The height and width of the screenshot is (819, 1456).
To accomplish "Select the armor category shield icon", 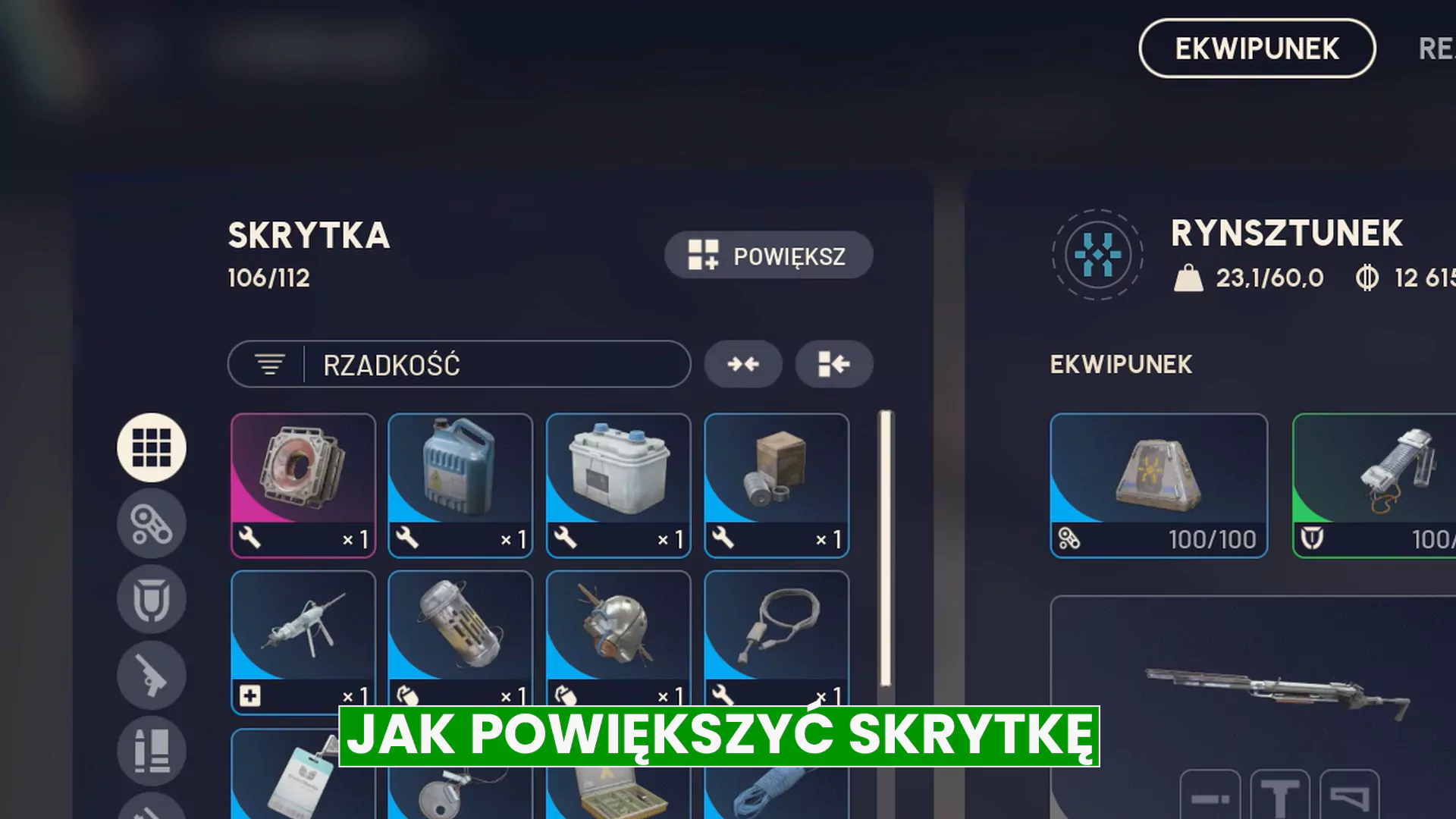I will [151, 599].
